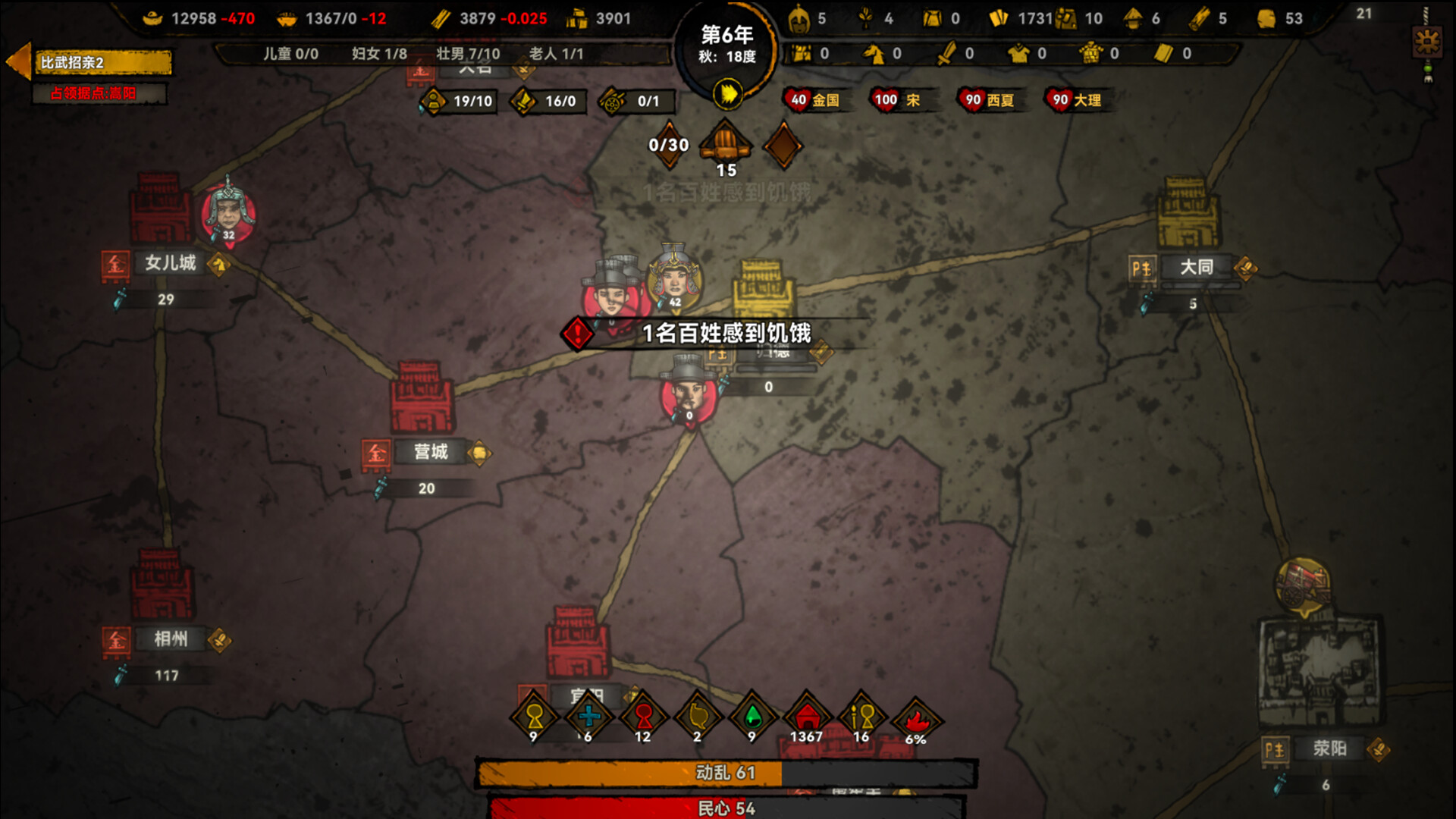The height and width of the screenshot is (819, 1456).
Task: Click the 动乱 61 unrest progress bar
Action: [724, 773]
